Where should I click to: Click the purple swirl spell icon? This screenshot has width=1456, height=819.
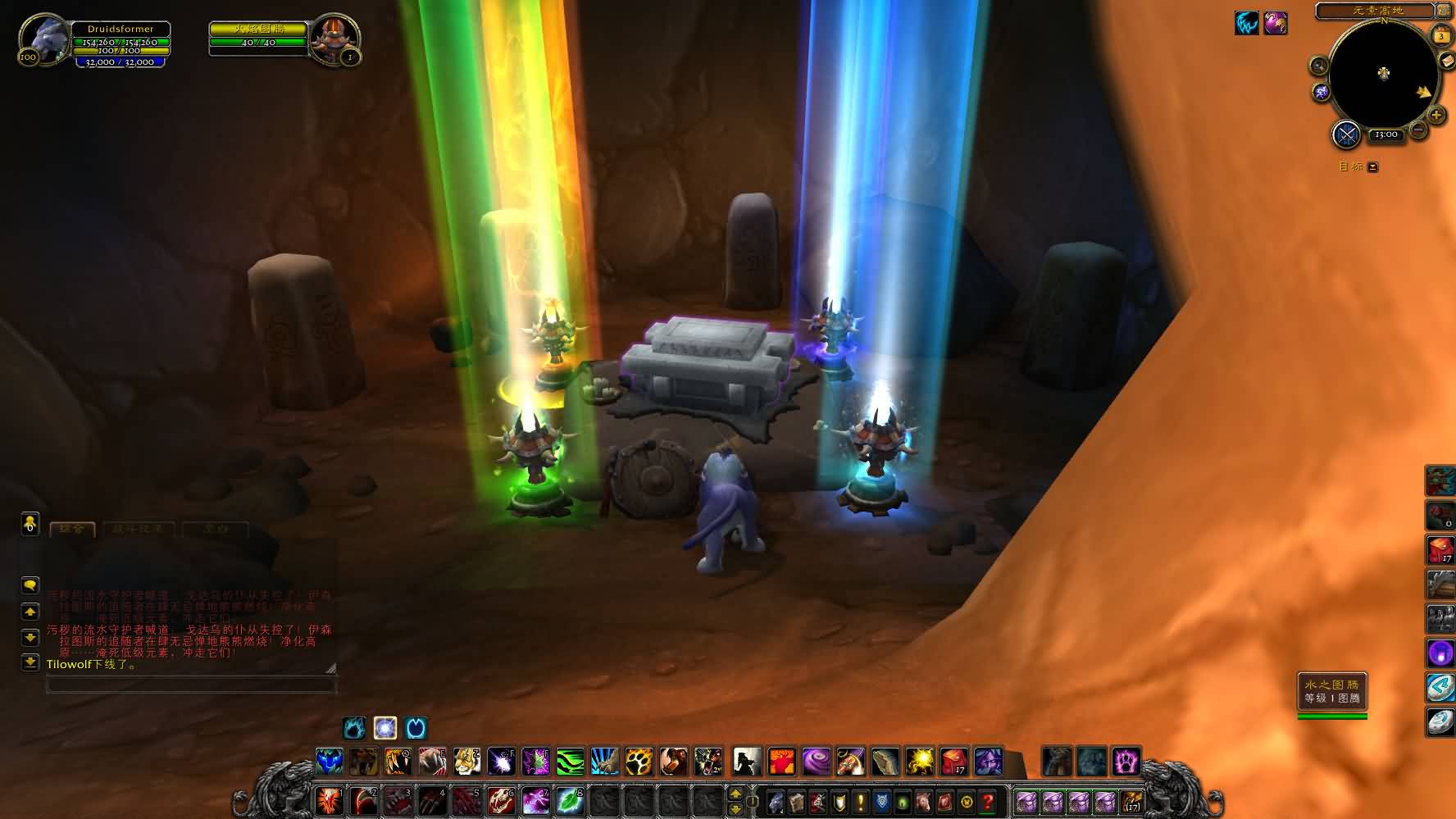pyautogui.click(x=816, y=762)
